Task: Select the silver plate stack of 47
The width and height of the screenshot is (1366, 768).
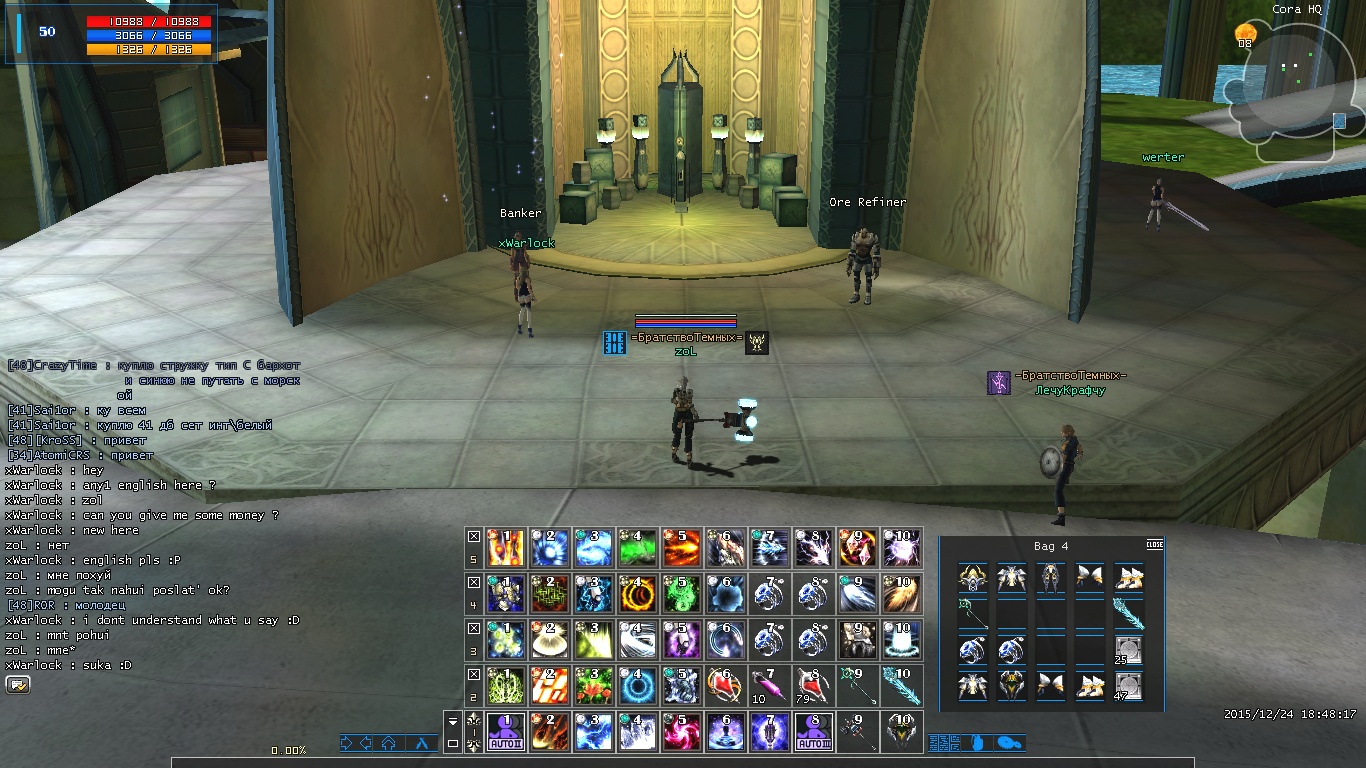Action: pyautogui.click(x=1128, y=685)
